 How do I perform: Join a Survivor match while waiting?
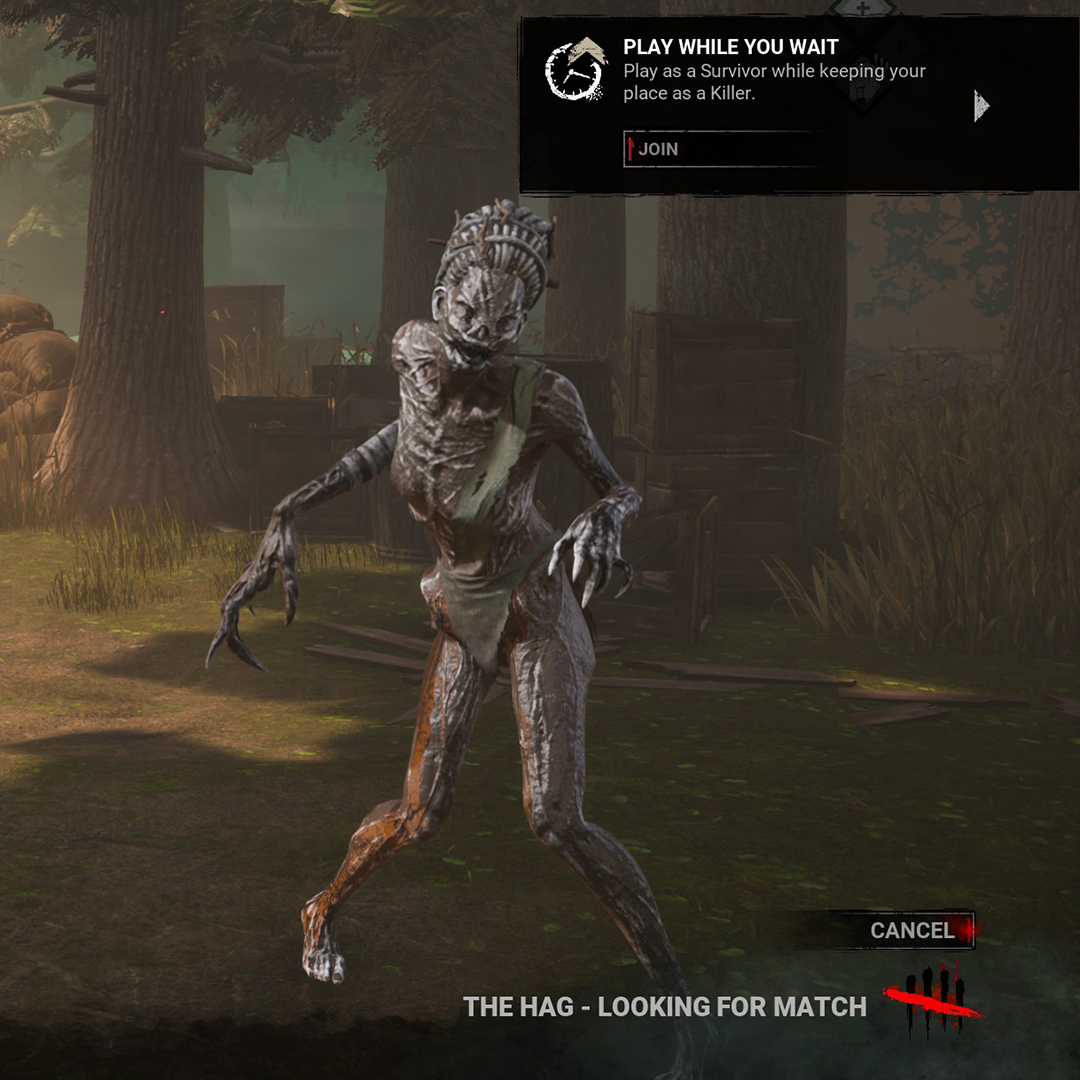click(x=722, y=149)
